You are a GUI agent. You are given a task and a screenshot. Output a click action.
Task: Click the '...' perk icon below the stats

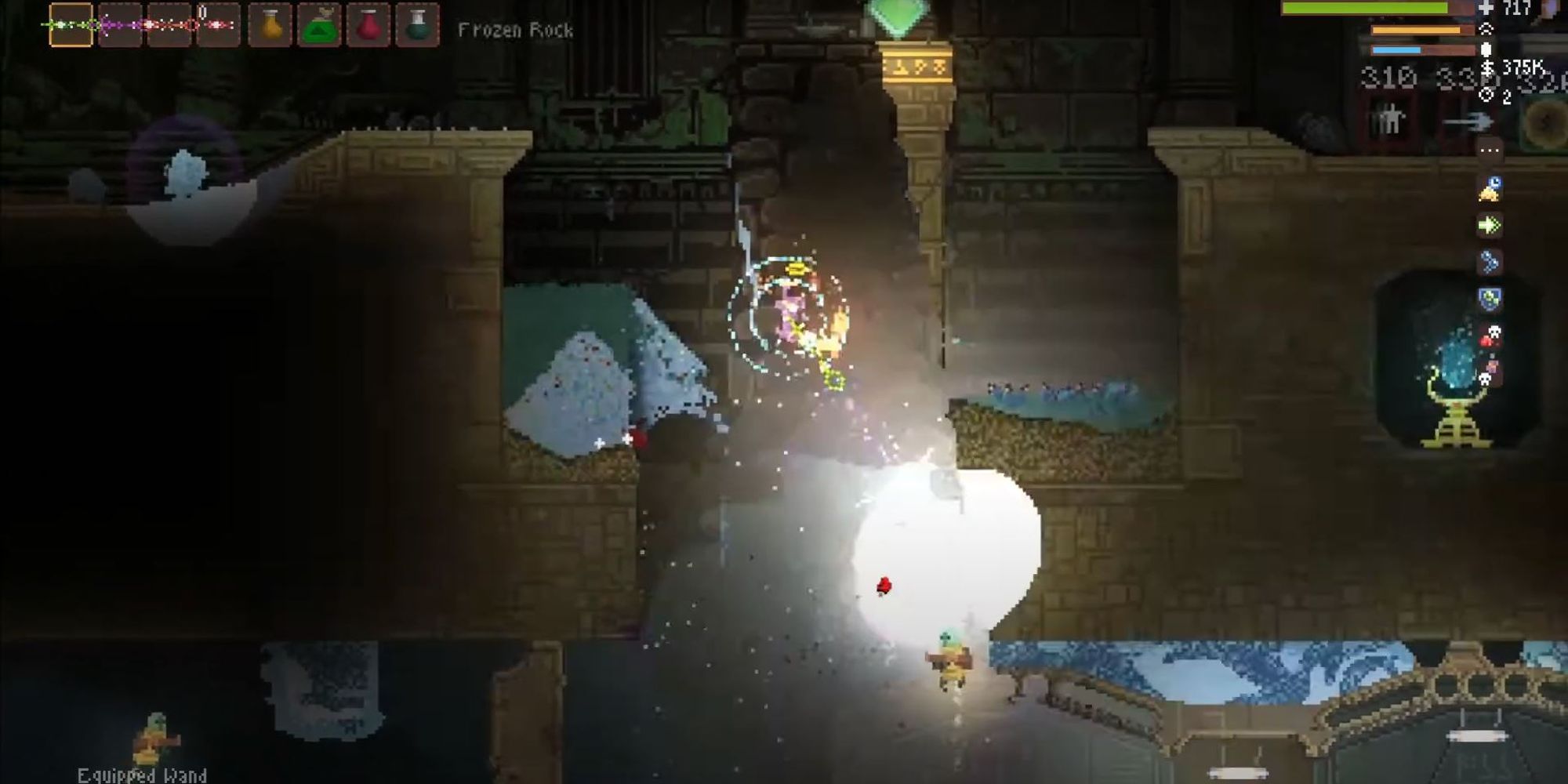[1490, 149]
